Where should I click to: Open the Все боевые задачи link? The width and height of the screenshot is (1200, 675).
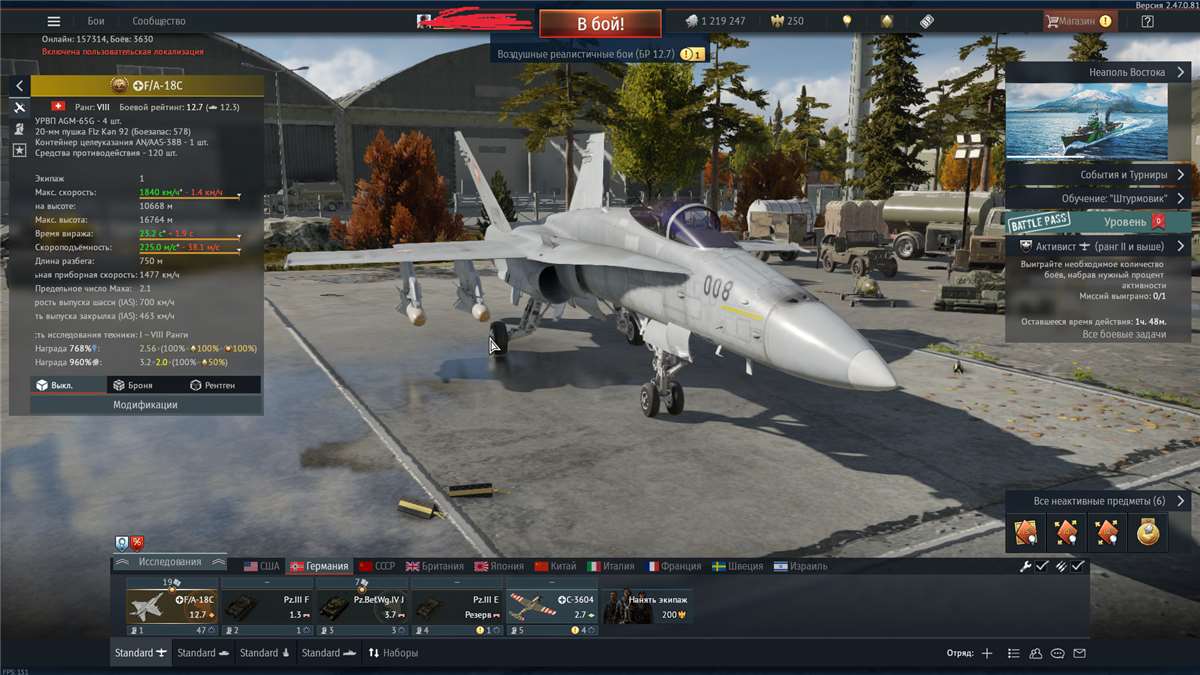click(x=1124, y=334)
